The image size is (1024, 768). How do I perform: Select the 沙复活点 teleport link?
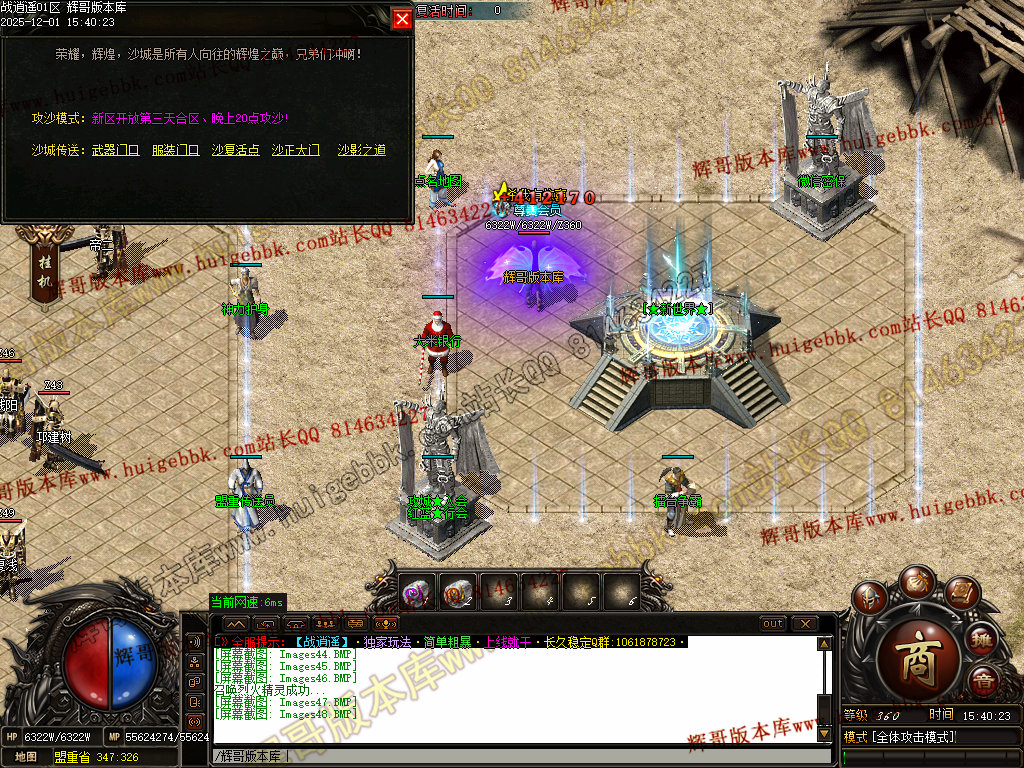235,150
